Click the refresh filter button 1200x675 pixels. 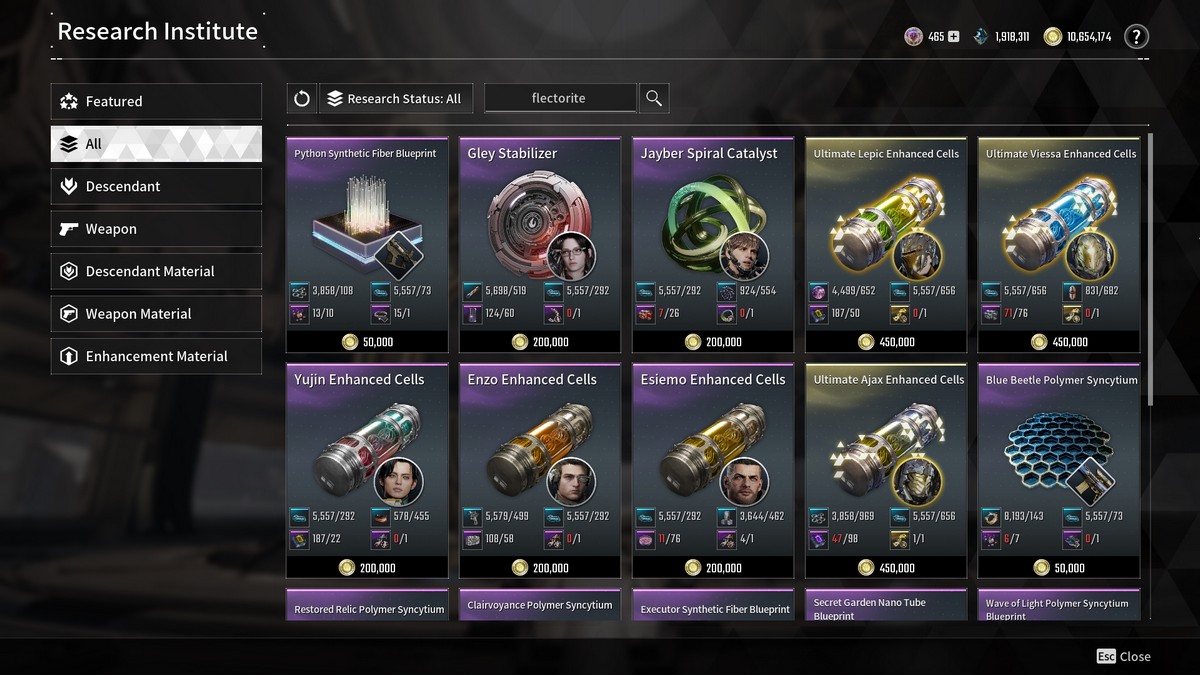click(301, 98)
